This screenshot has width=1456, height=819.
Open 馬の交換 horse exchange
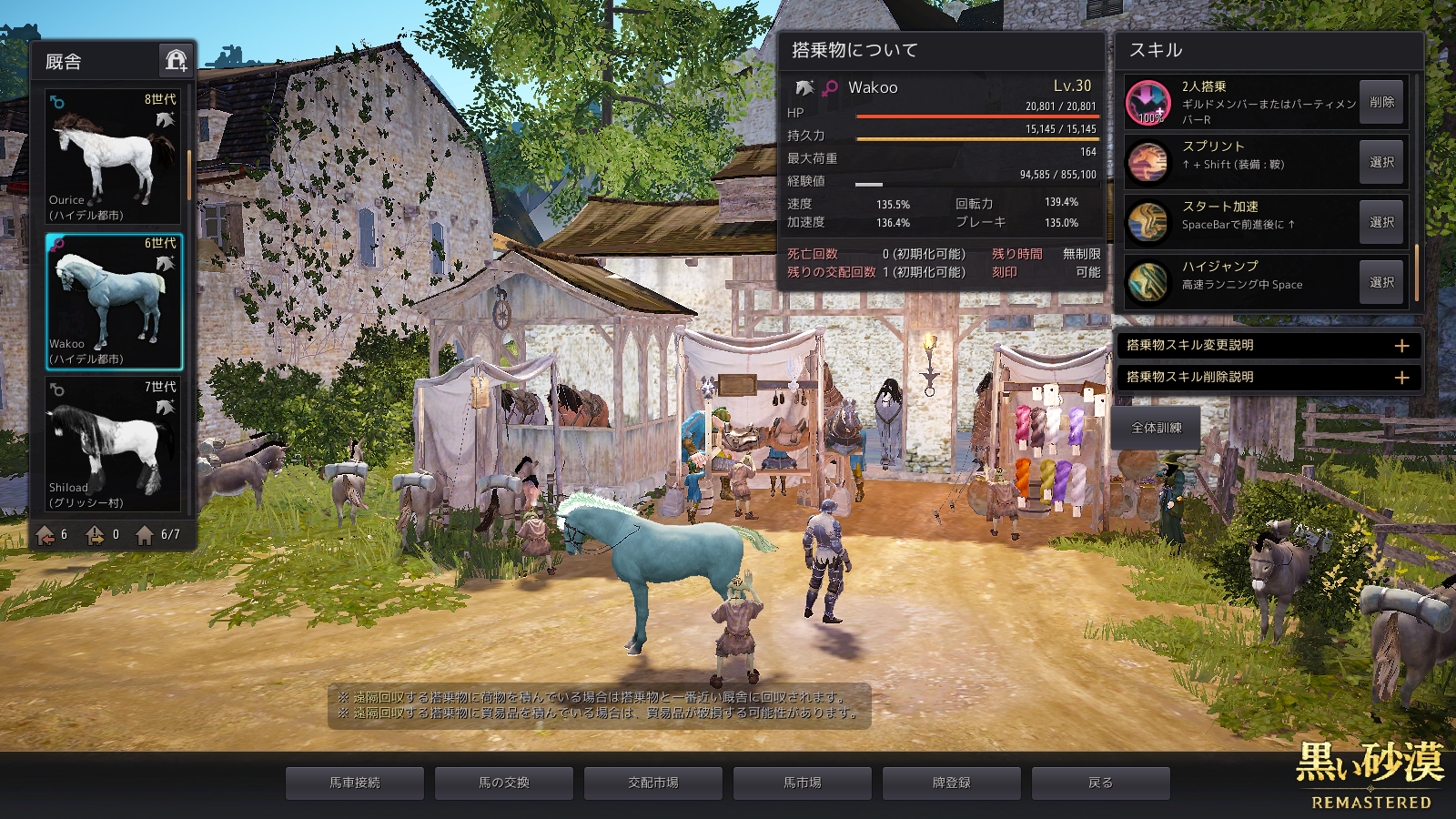click(504, 783)
